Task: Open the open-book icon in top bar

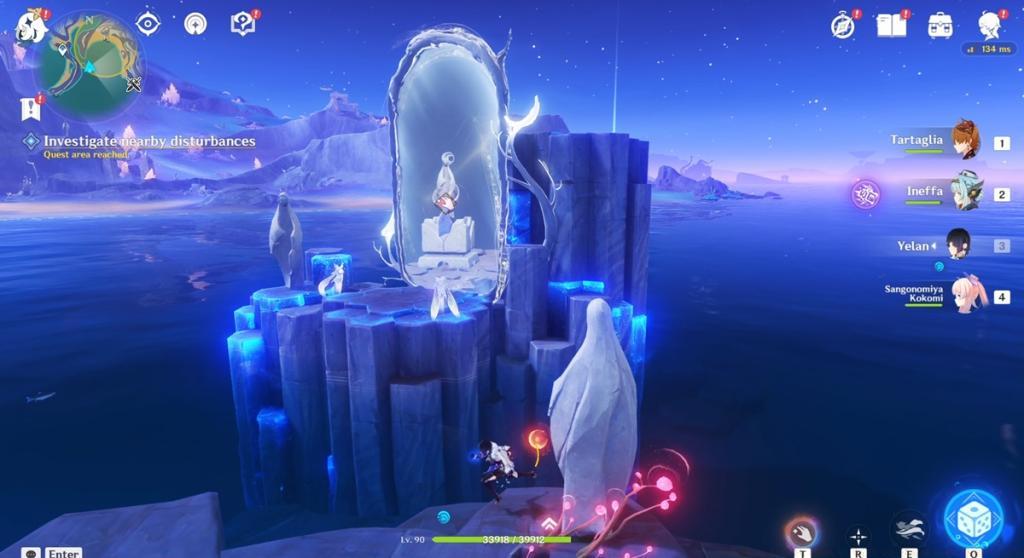Action: [x=890, y=25]
